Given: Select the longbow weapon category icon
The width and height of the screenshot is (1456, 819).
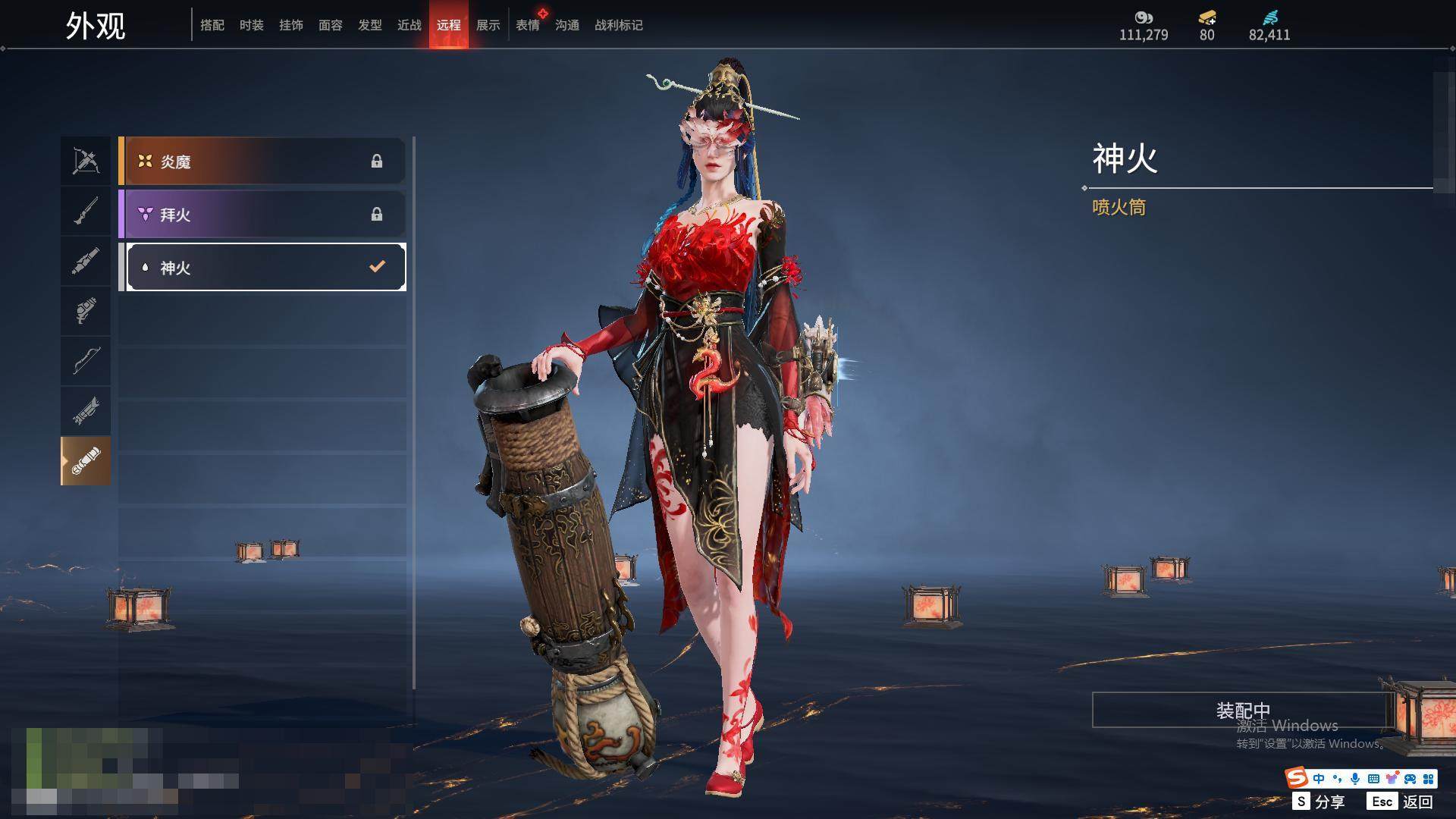Looking at the screenshot, I should pyautogui.click(x=86, y=360).
